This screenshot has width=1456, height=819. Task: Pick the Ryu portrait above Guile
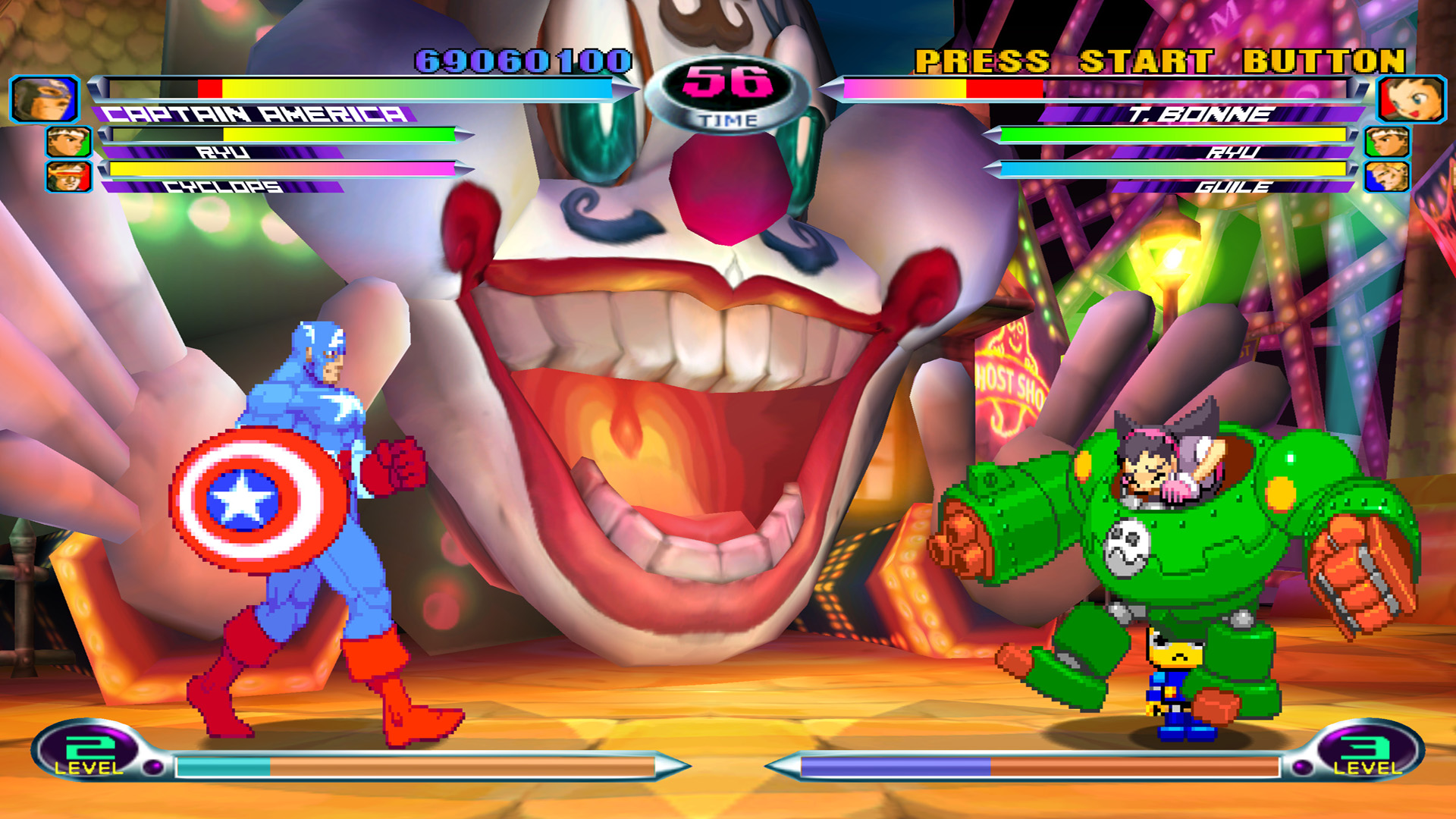click(1387, 142)
